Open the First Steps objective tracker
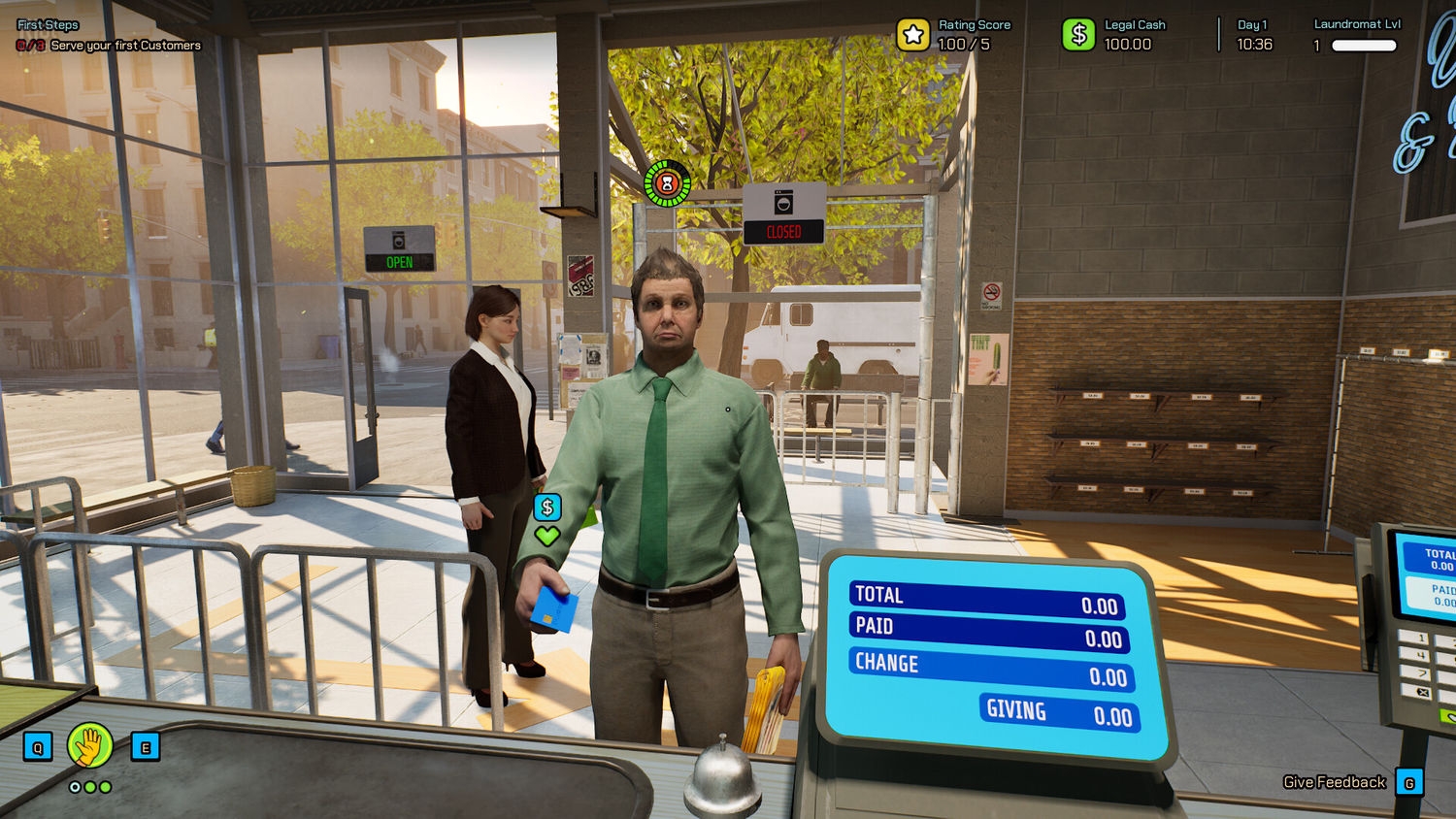 point(49,25)
